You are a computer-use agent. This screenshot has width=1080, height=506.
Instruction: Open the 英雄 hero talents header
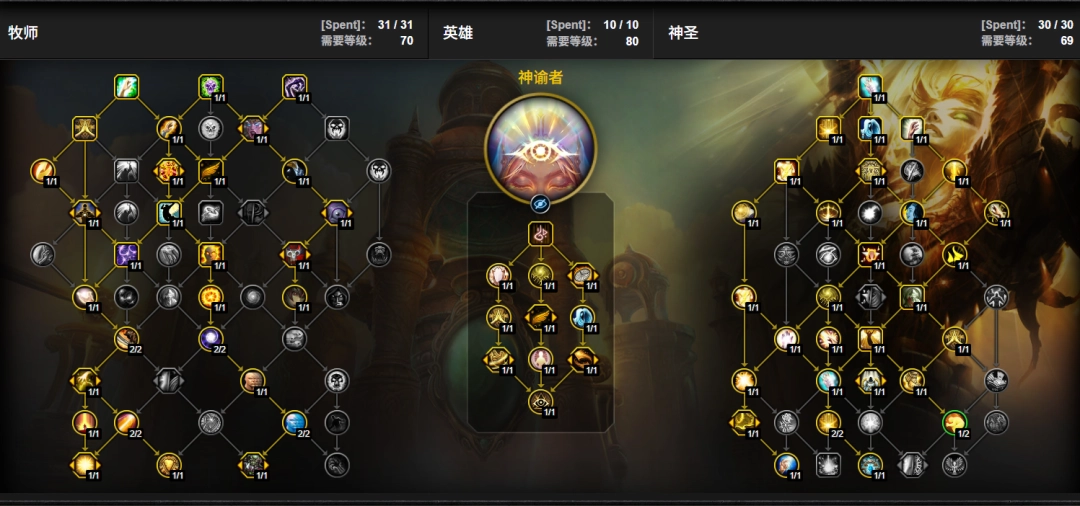pos(458,33)
